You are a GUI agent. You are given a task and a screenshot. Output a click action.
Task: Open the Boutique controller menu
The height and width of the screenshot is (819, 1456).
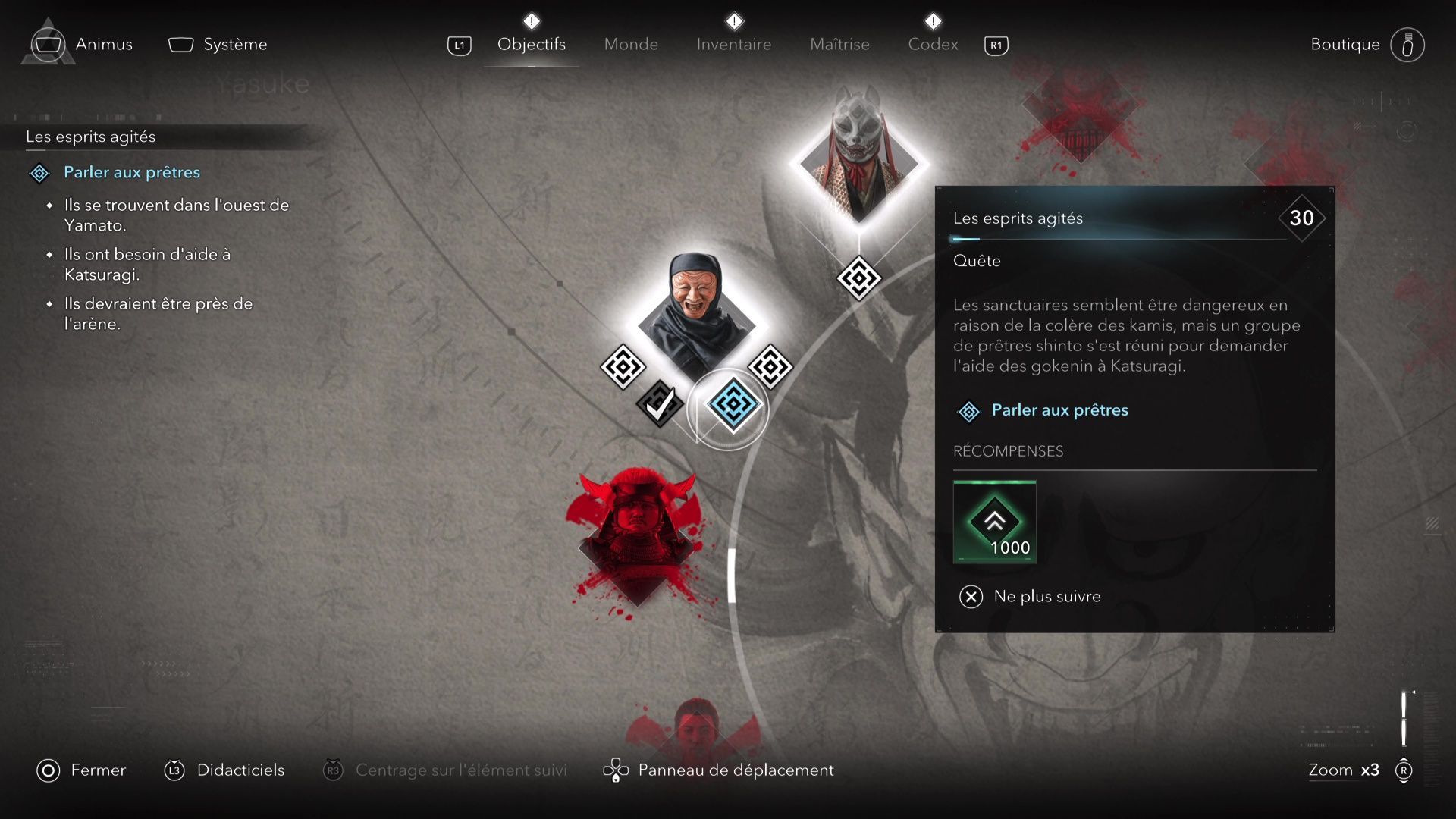[1408, 44]
